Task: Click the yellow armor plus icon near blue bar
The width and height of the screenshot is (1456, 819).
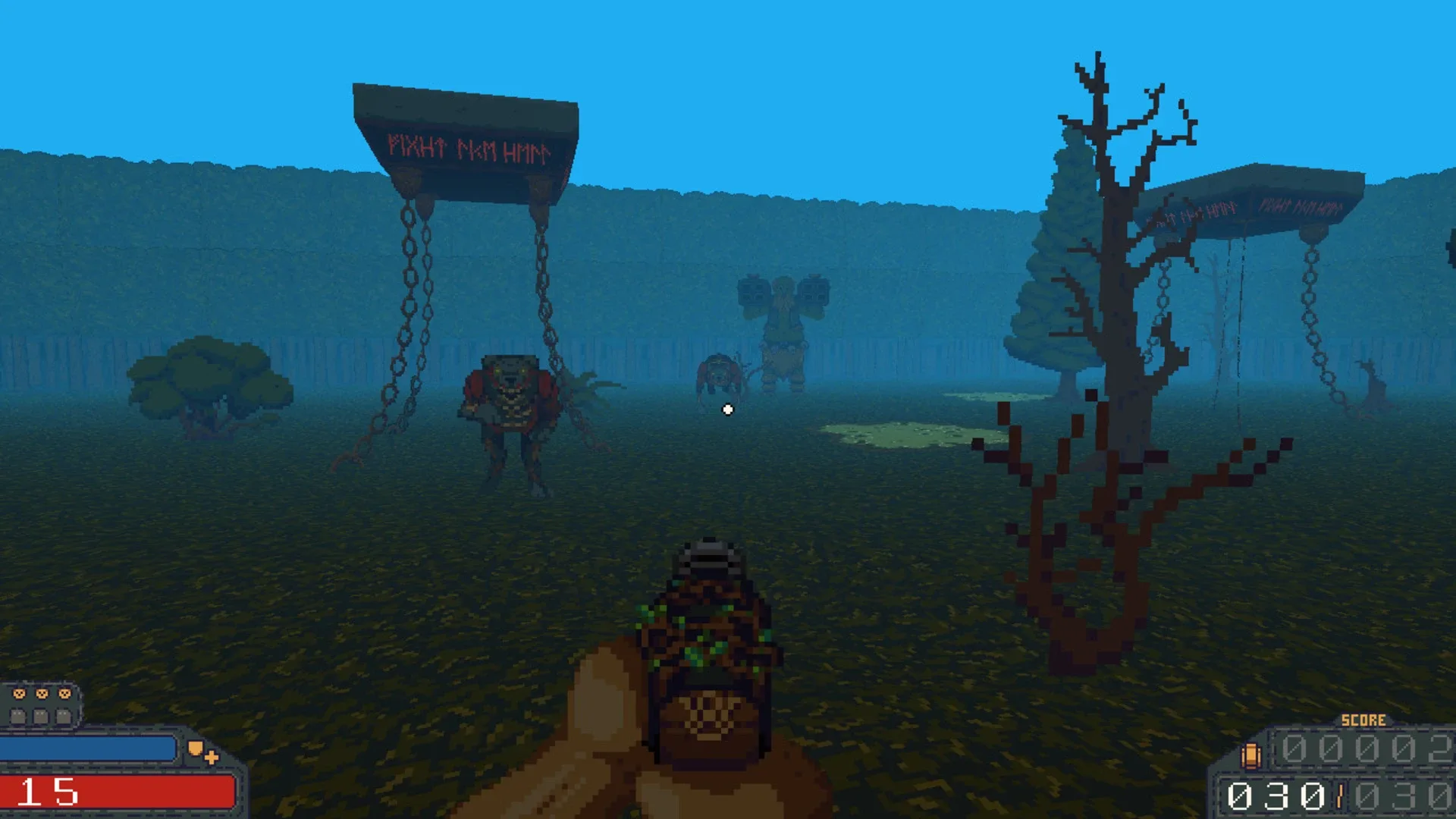Action: 212,758
